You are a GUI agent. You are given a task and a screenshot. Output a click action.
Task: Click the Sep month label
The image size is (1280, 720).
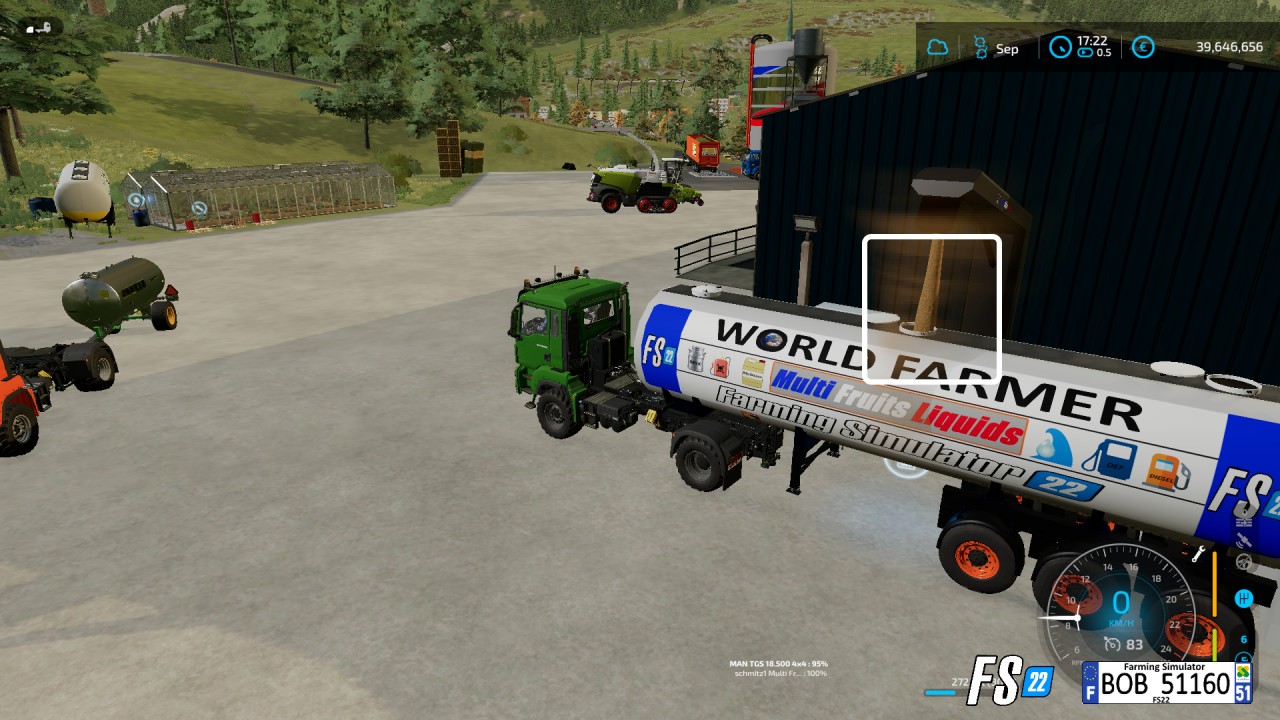(1007, 48)
